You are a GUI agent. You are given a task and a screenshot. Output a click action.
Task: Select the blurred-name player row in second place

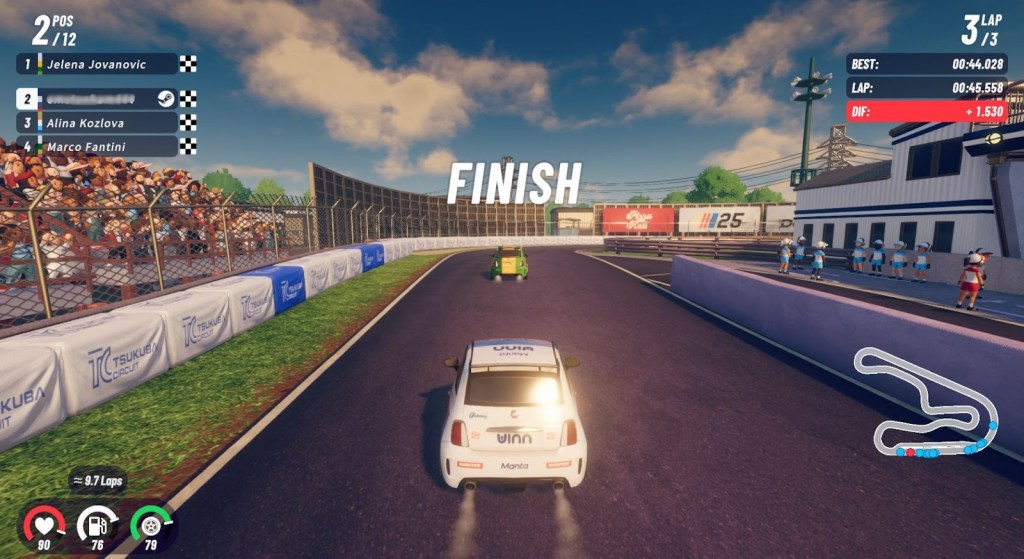point(97,98)
